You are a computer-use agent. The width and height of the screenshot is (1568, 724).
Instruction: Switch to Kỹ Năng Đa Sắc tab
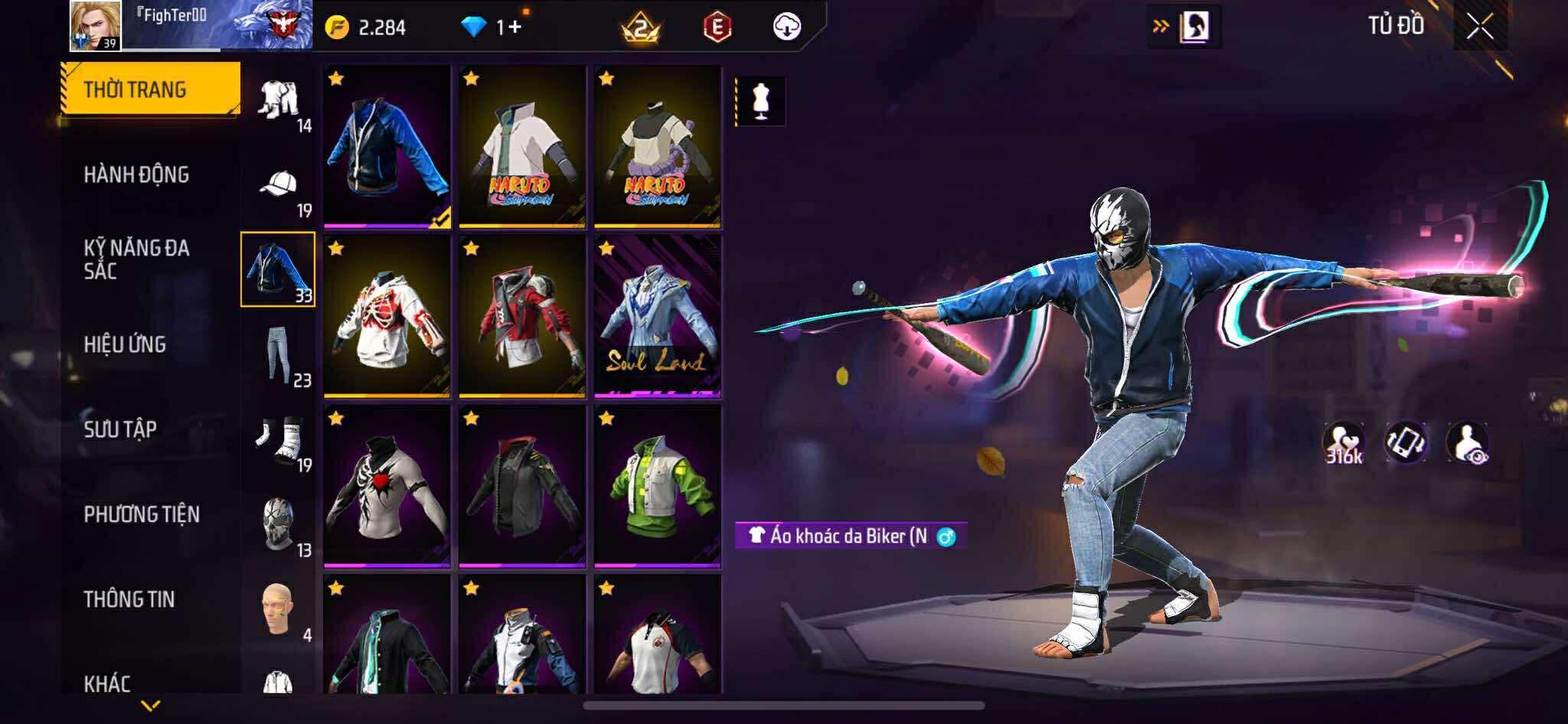click(136, 259)
